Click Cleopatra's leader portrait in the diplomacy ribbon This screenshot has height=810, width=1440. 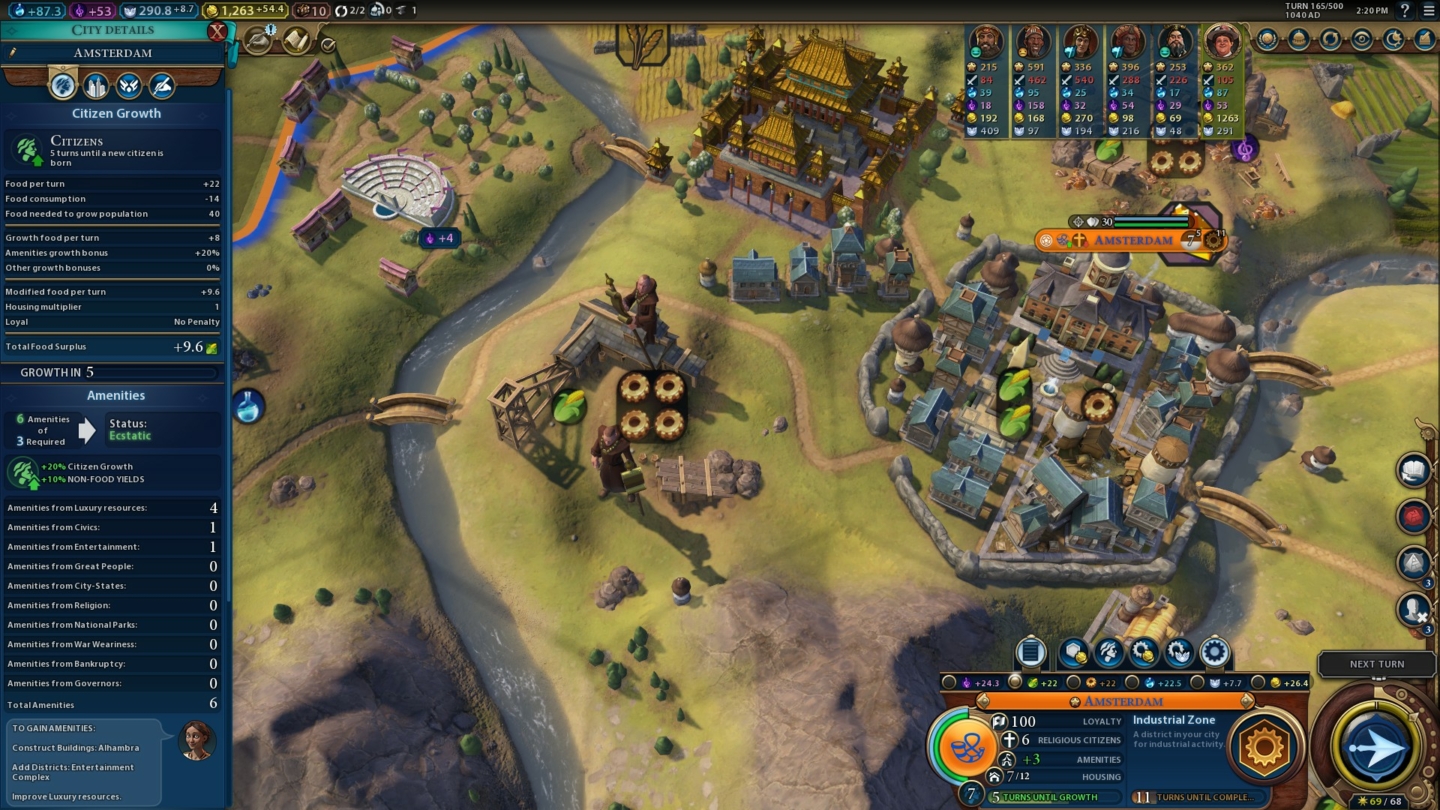[1081, 42]
